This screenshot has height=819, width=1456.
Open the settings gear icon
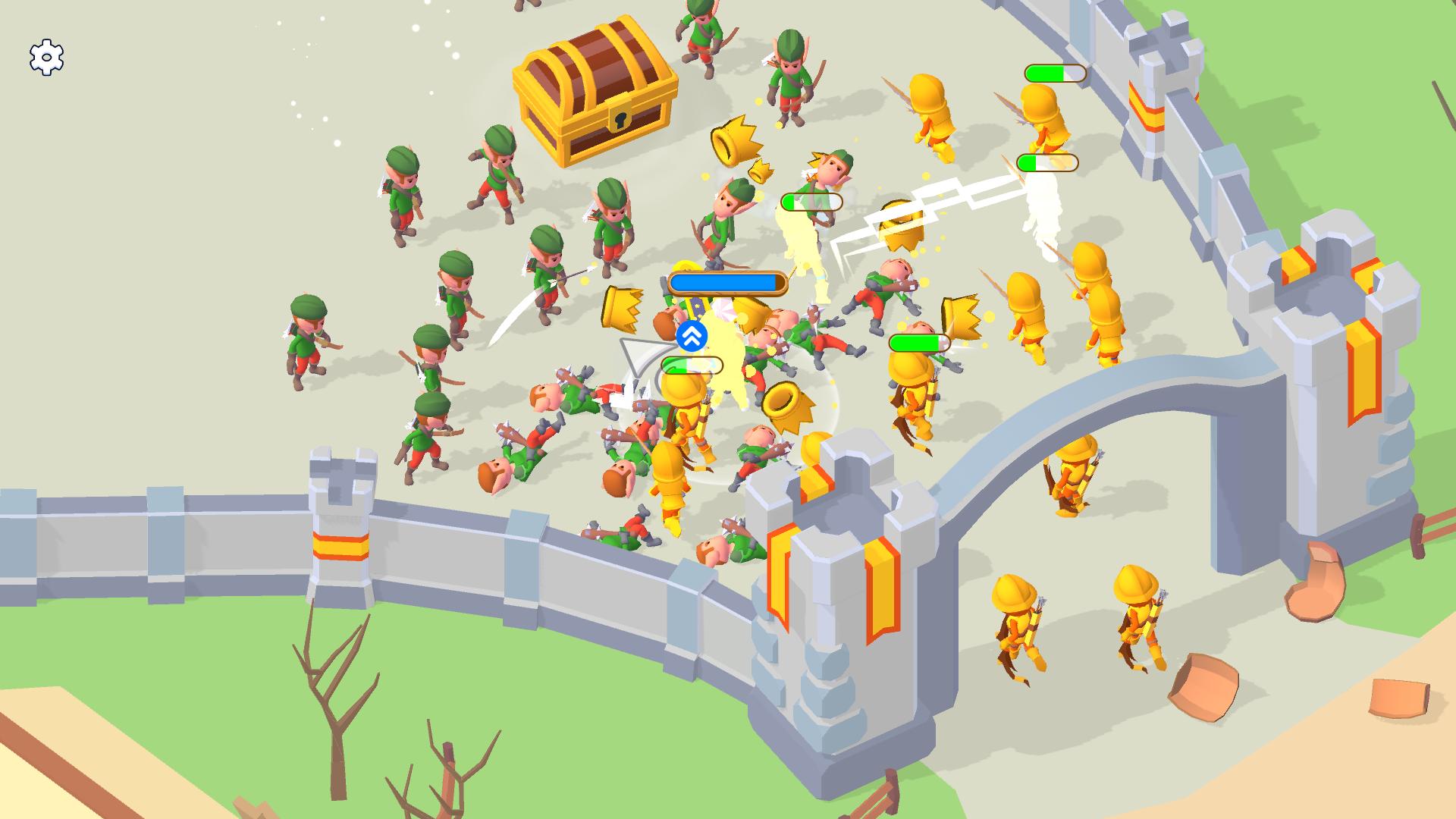(x=45, y=55)
